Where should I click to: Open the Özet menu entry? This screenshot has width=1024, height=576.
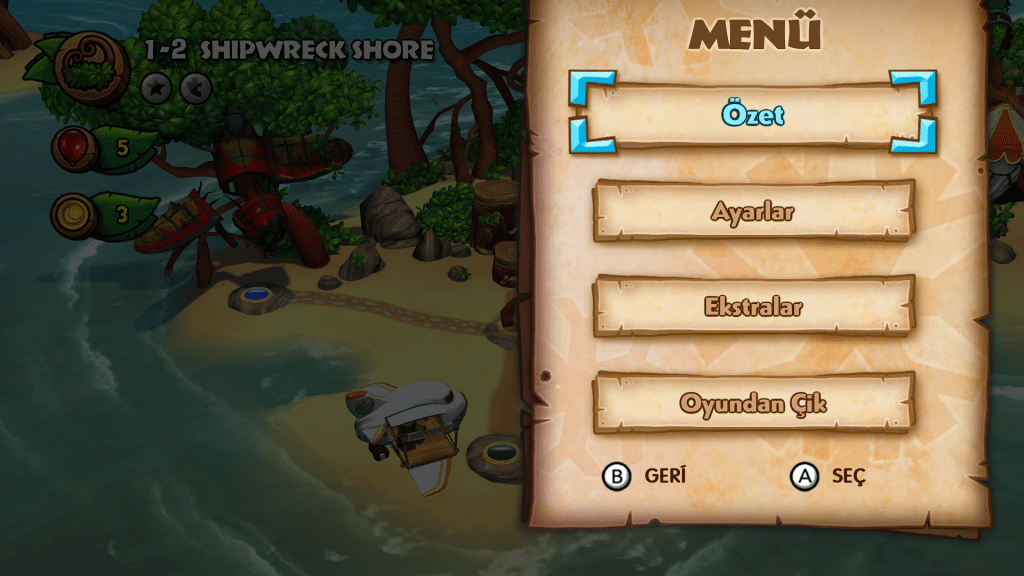pyautogui.click(x=753, y=114)
